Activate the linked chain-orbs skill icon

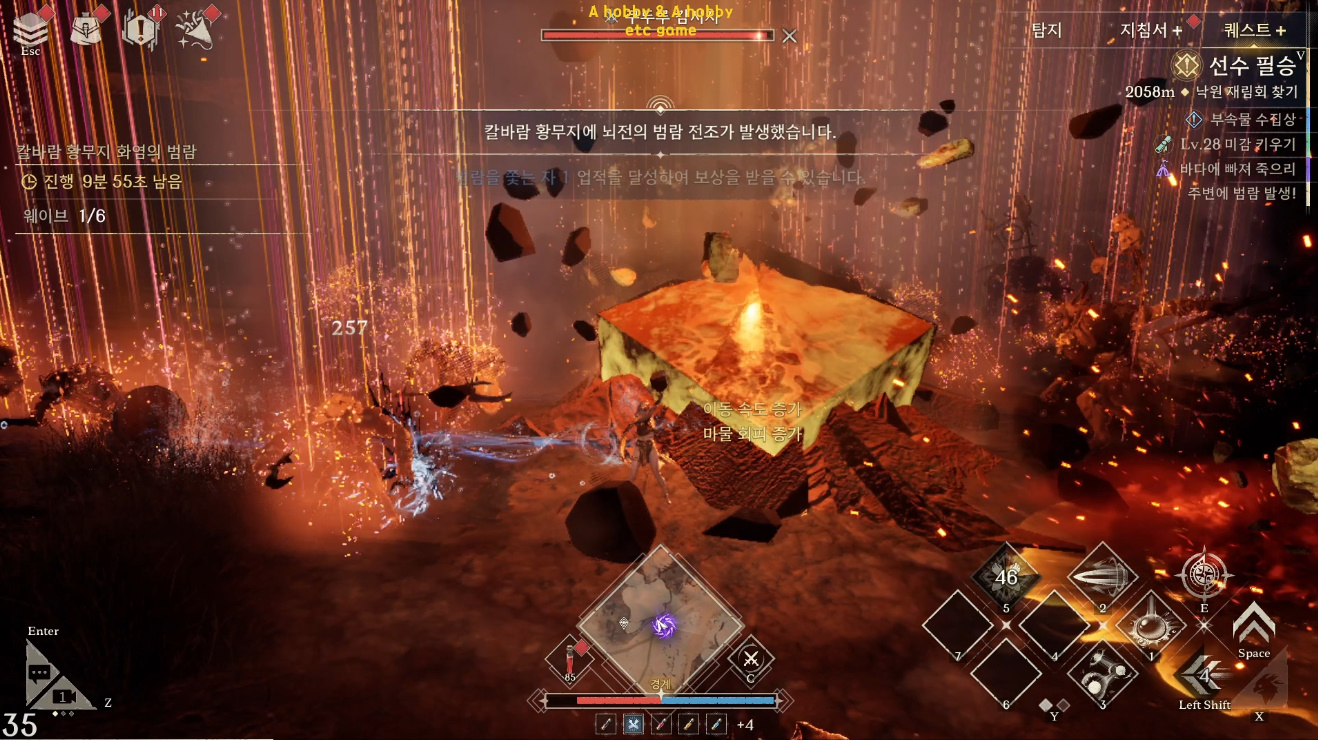(x=1102, y=673)
